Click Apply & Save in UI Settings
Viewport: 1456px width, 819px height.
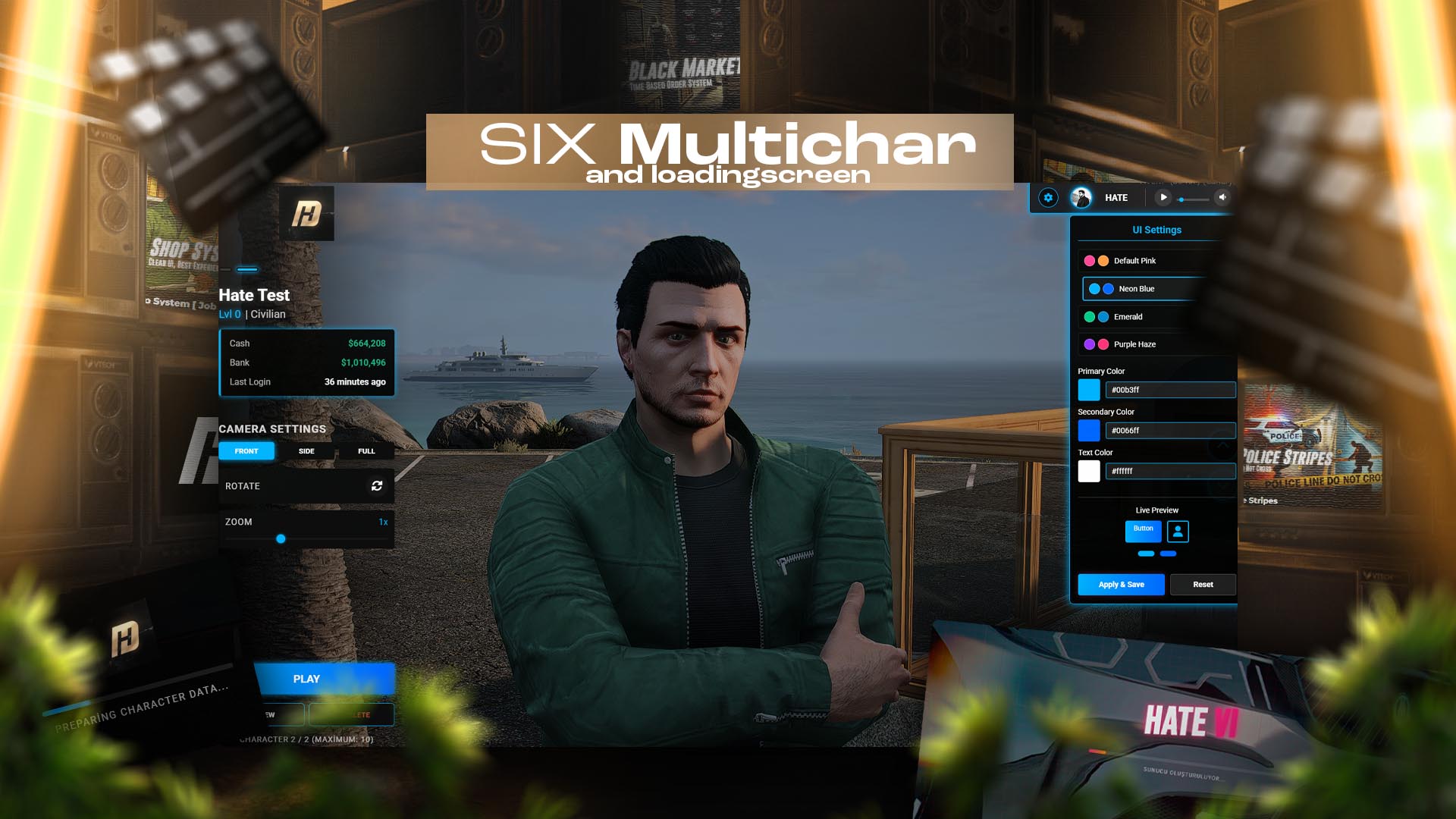click(x=1121, y=585)
